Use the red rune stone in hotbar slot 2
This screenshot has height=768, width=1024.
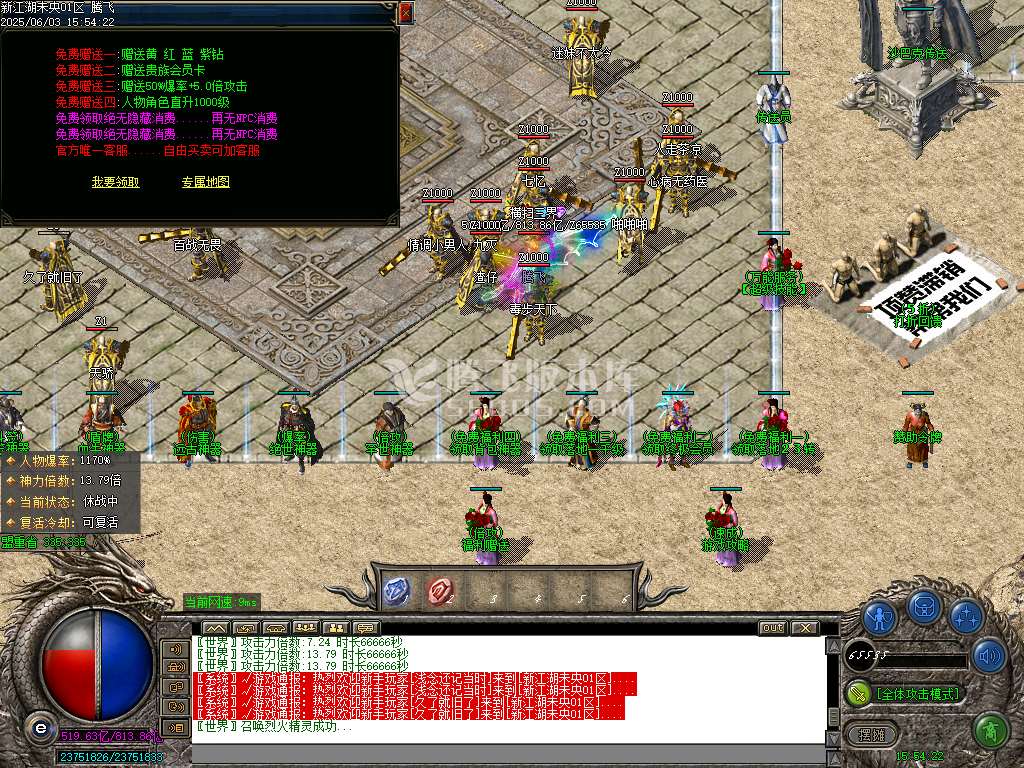pyautogui.click(x=439, y=591)
